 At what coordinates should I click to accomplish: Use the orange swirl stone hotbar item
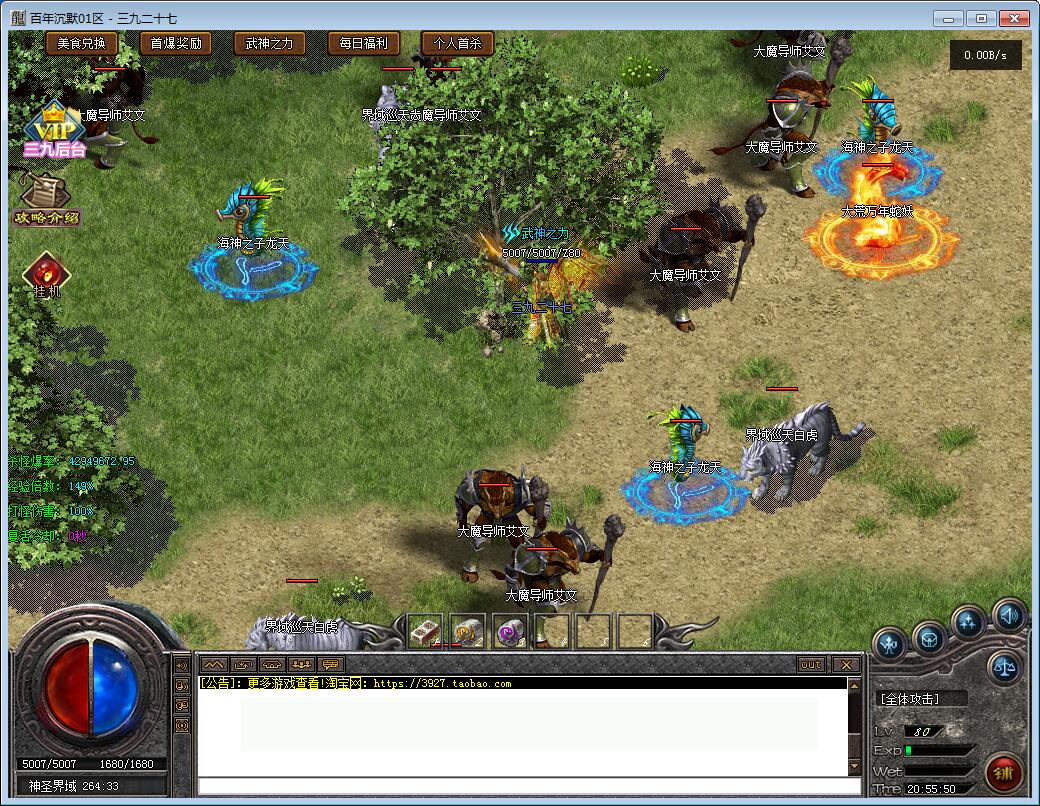pos(467,631)
